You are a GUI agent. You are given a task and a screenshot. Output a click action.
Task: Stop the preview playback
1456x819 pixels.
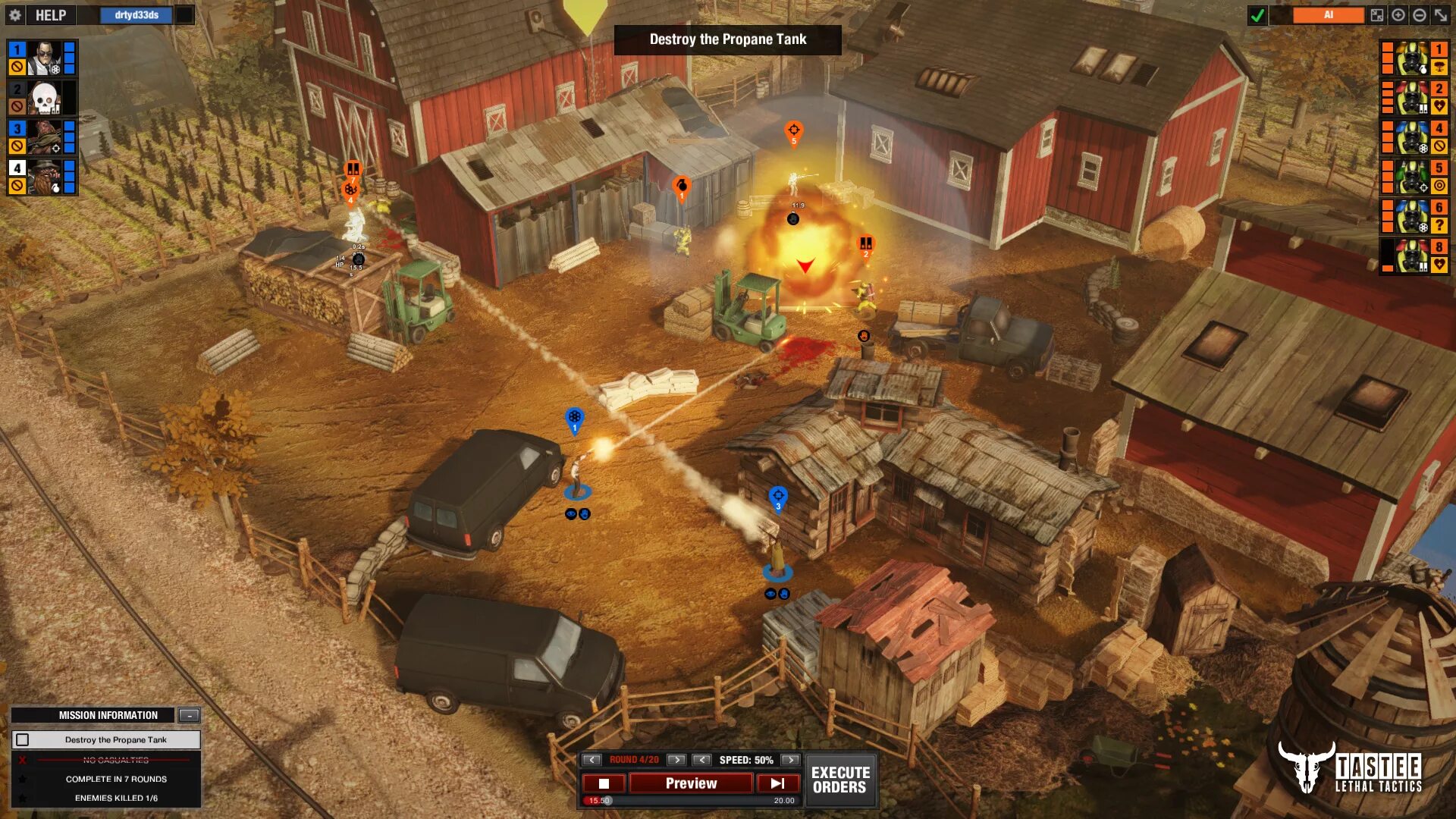(604, 783)
